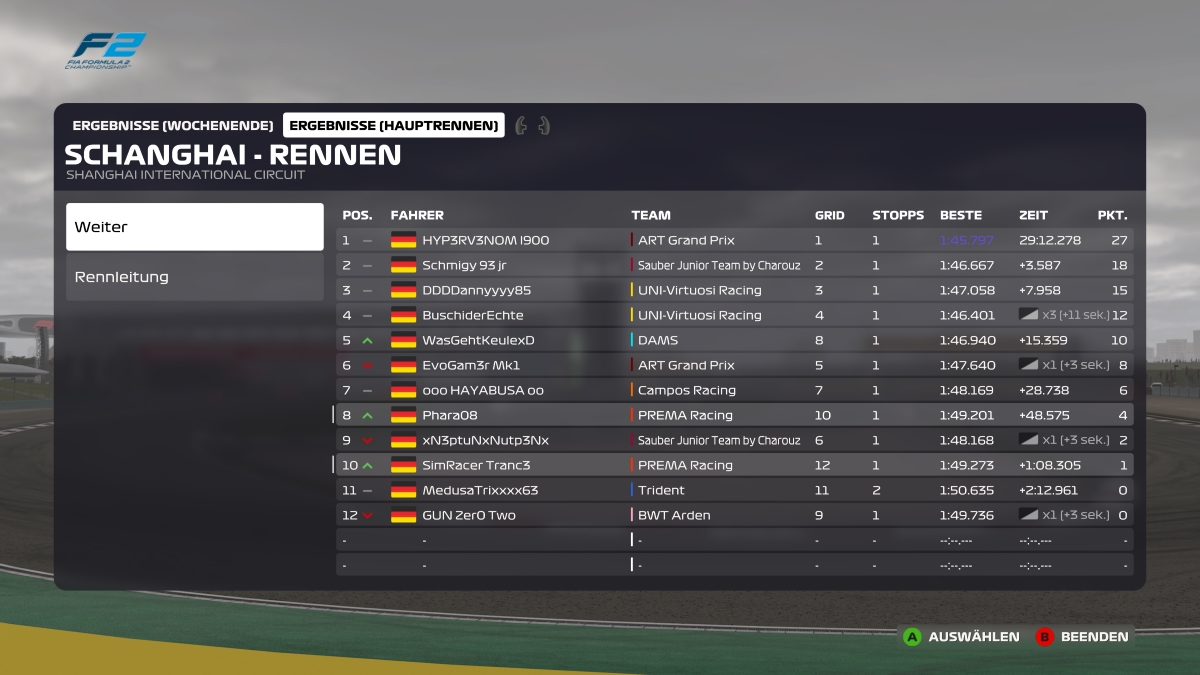Select MedusaTrixxxx63 driver row
The width and height of the screenshot is (1200, 675).
point(480,490)
